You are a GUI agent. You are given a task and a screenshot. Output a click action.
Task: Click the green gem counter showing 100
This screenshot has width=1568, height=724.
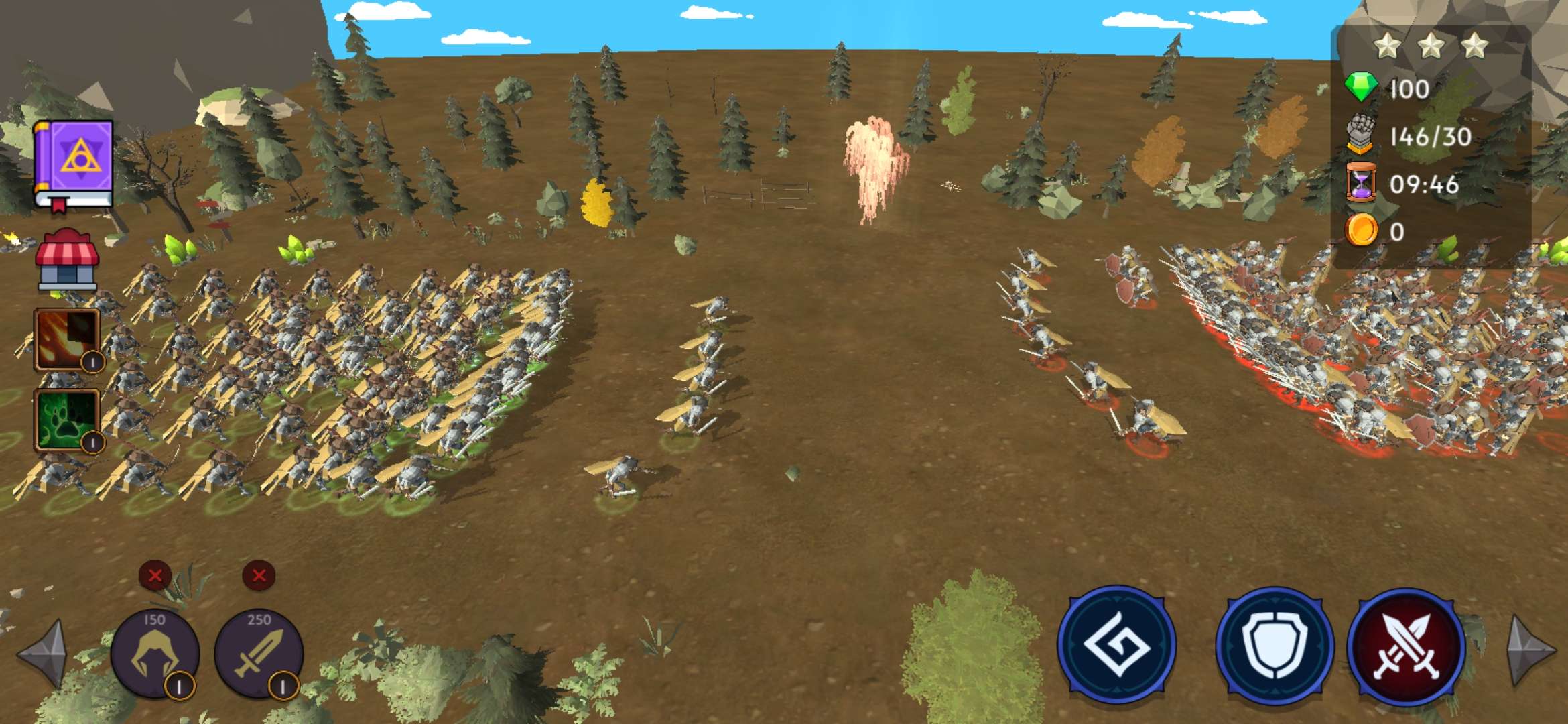(x=1390, y=87)
